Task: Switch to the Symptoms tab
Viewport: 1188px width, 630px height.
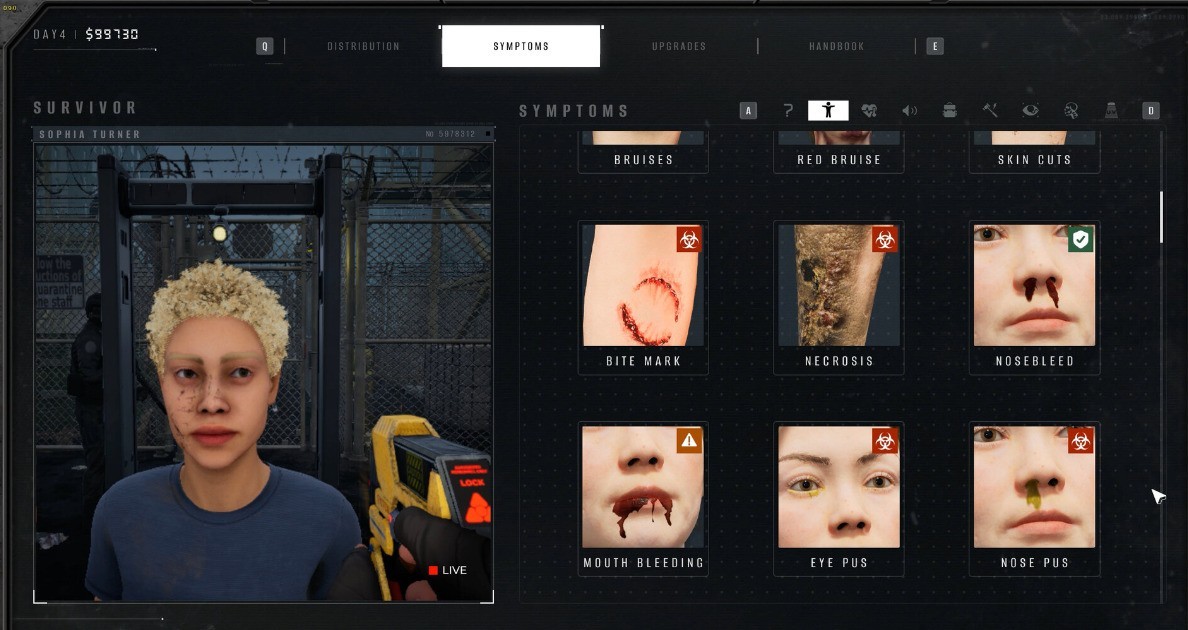Action: (x=521, y=46)
